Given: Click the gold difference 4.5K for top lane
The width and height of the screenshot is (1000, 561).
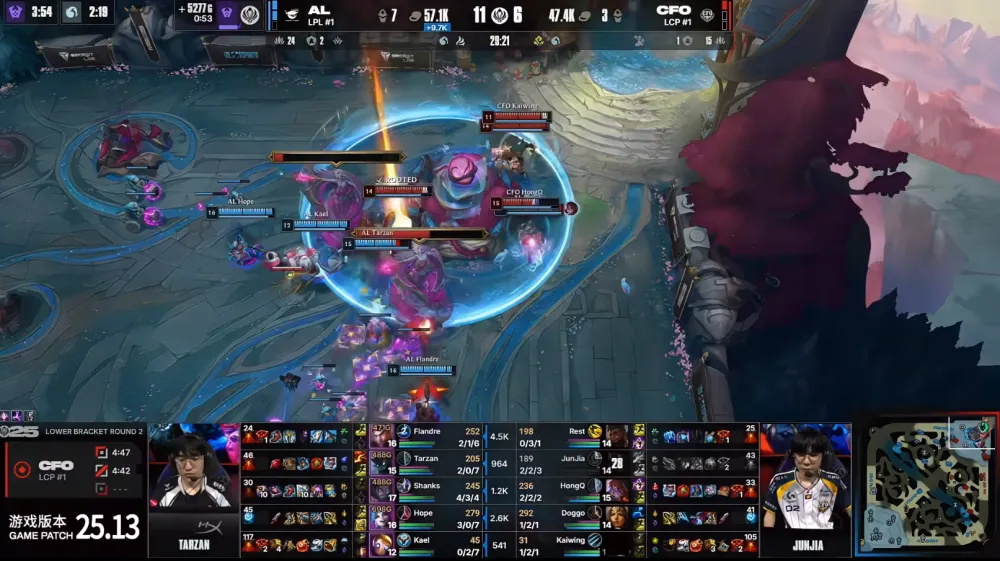Looking at the screenshot, I should (x=500, y=436).
